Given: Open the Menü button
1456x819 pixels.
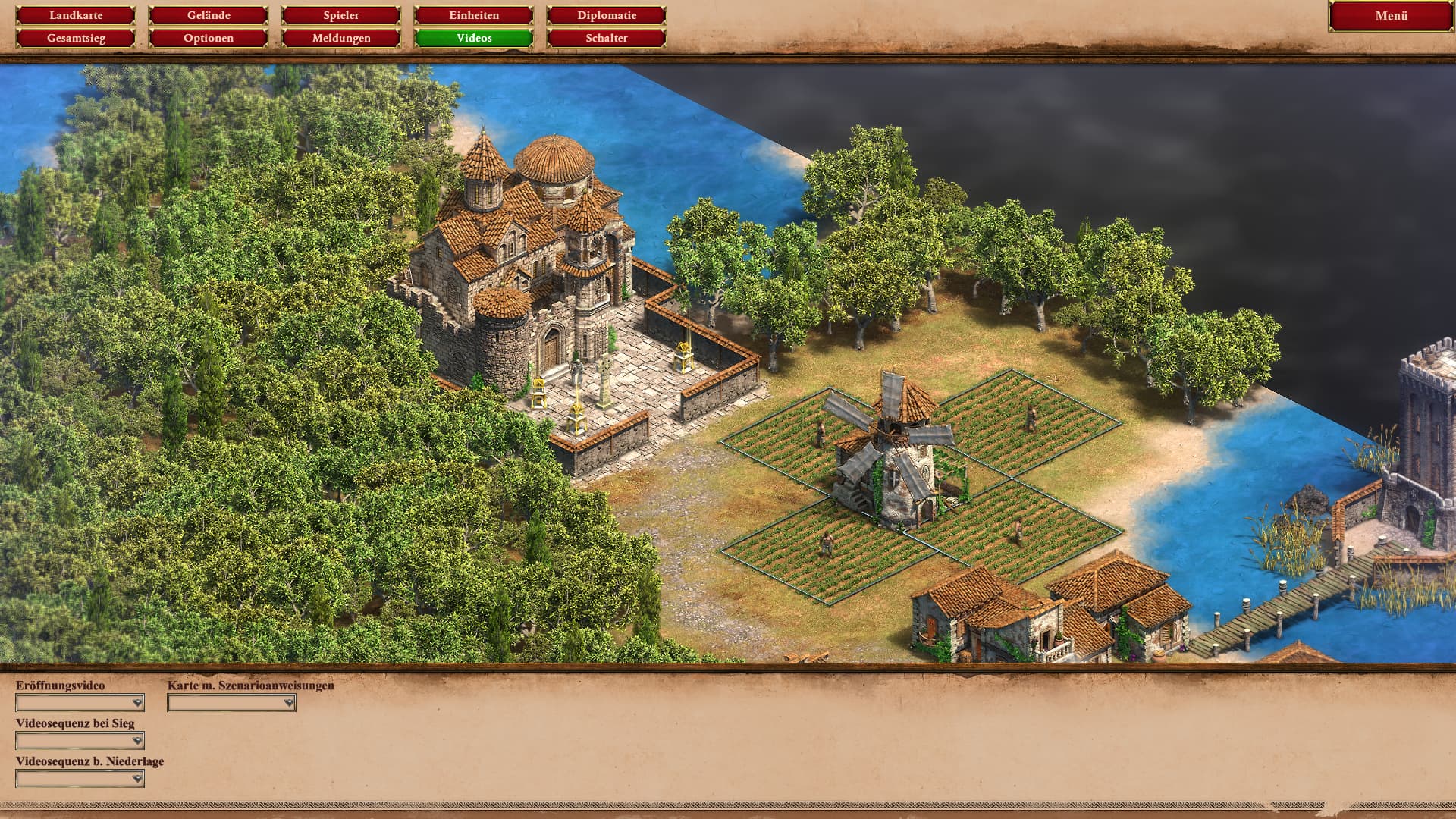Looking at the screenshot, I should [x=1391, y=16].
